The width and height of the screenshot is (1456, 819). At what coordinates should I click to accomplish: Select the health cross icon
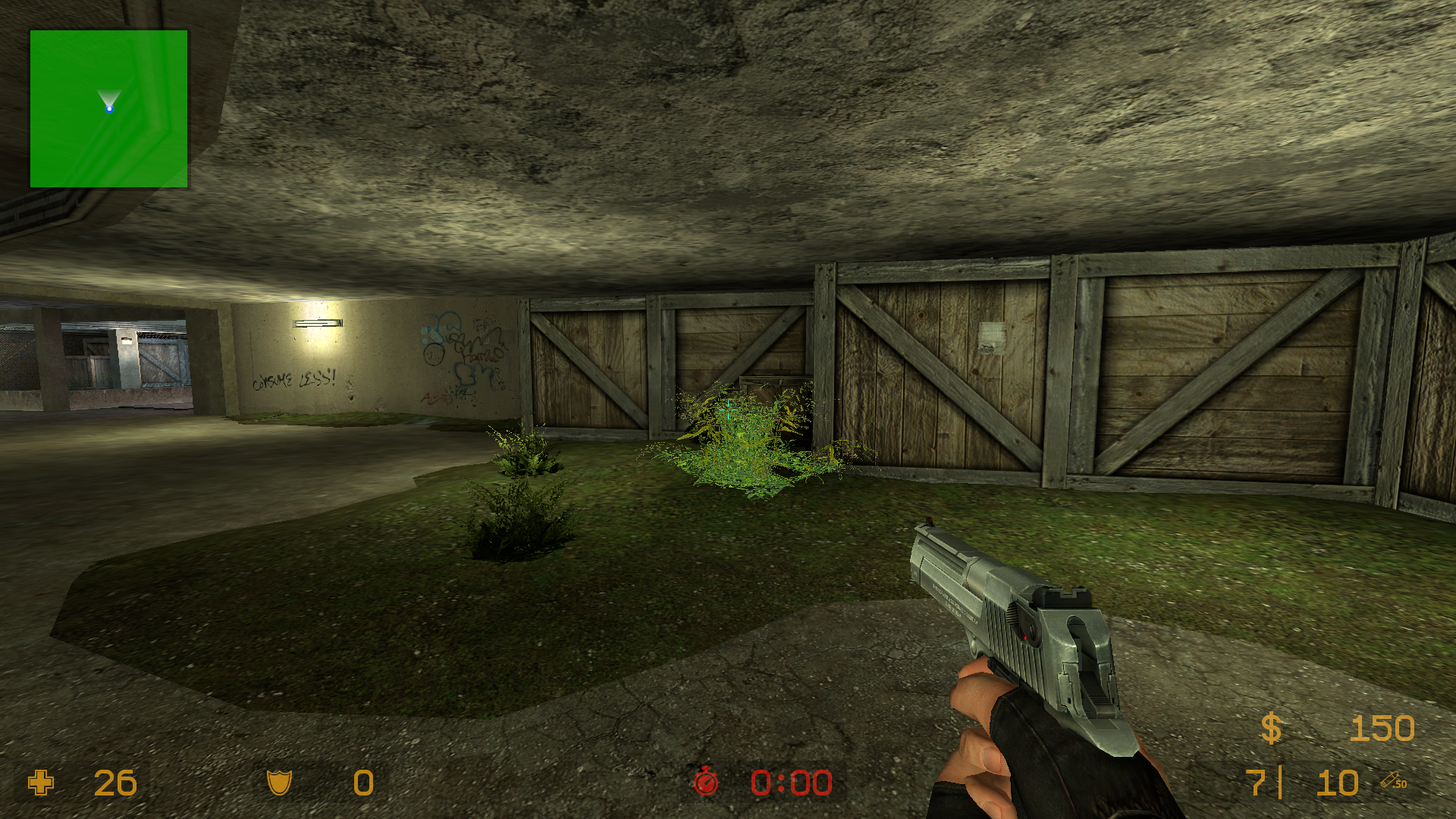tap(41, 783)
